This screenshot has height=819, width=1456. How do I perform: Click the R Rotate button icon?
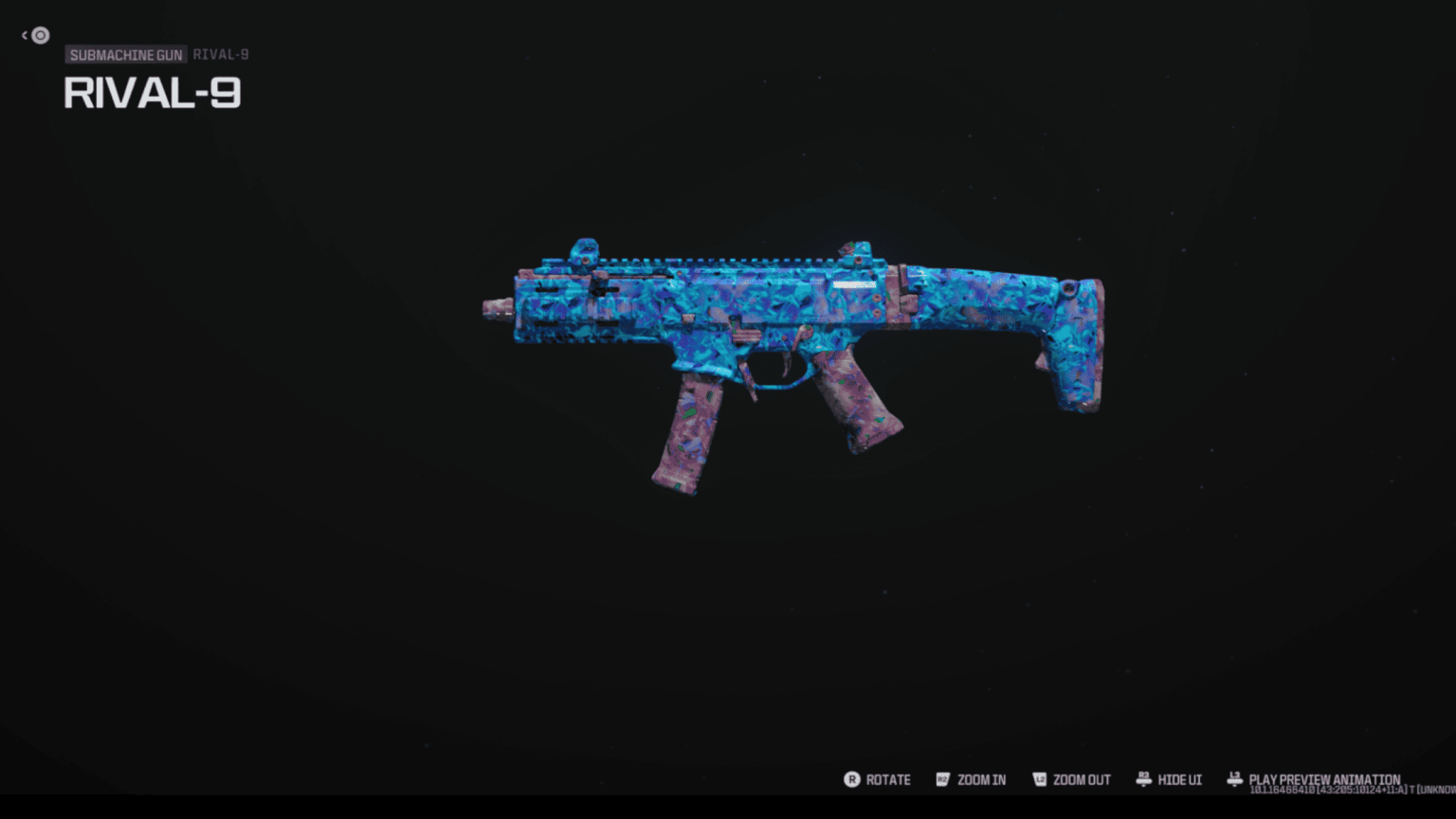click(x=852, y=779)
